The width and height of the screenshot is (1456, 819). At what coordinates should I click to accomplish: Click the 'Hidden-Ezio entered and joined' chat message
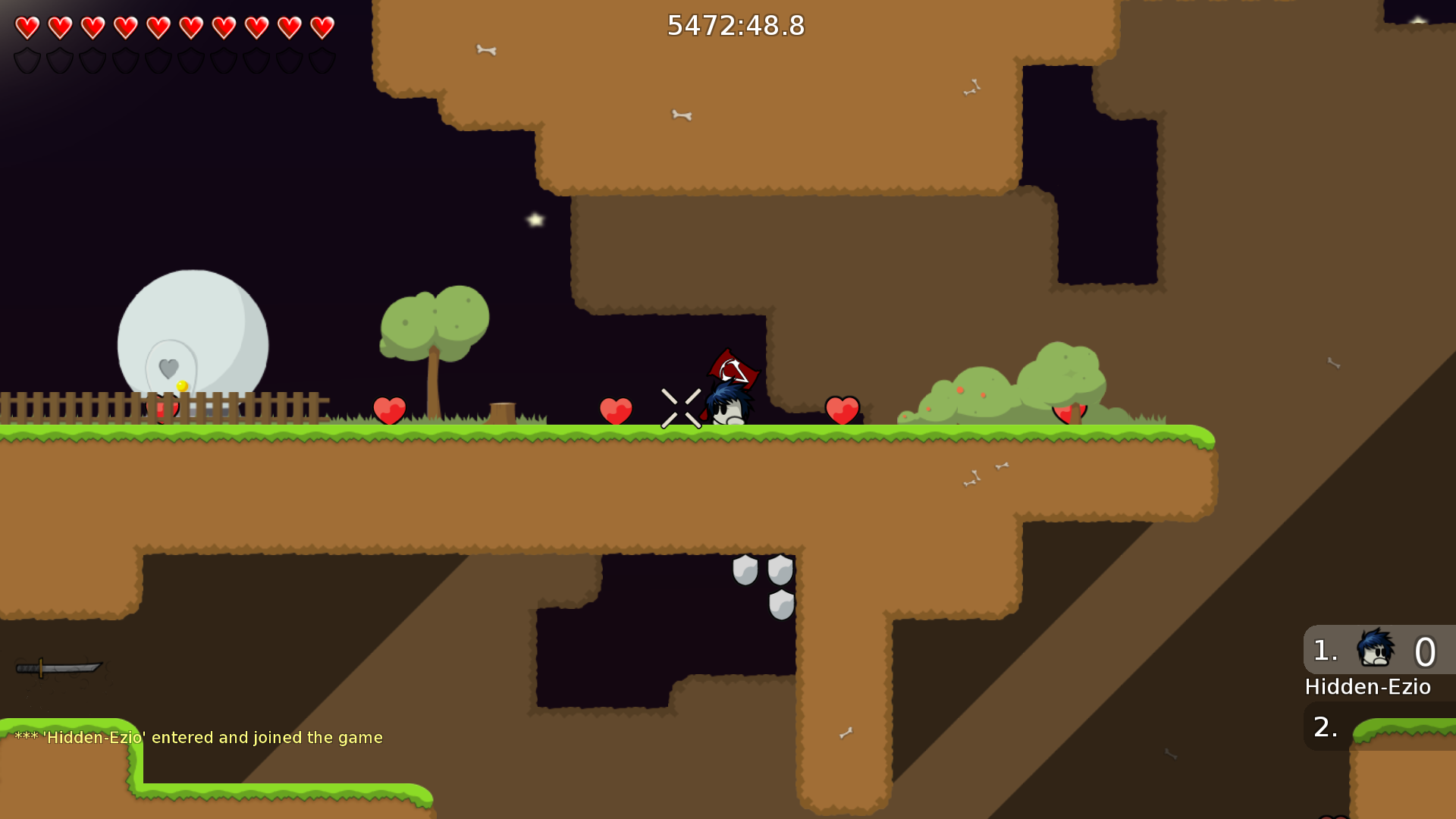coord(199,736)
